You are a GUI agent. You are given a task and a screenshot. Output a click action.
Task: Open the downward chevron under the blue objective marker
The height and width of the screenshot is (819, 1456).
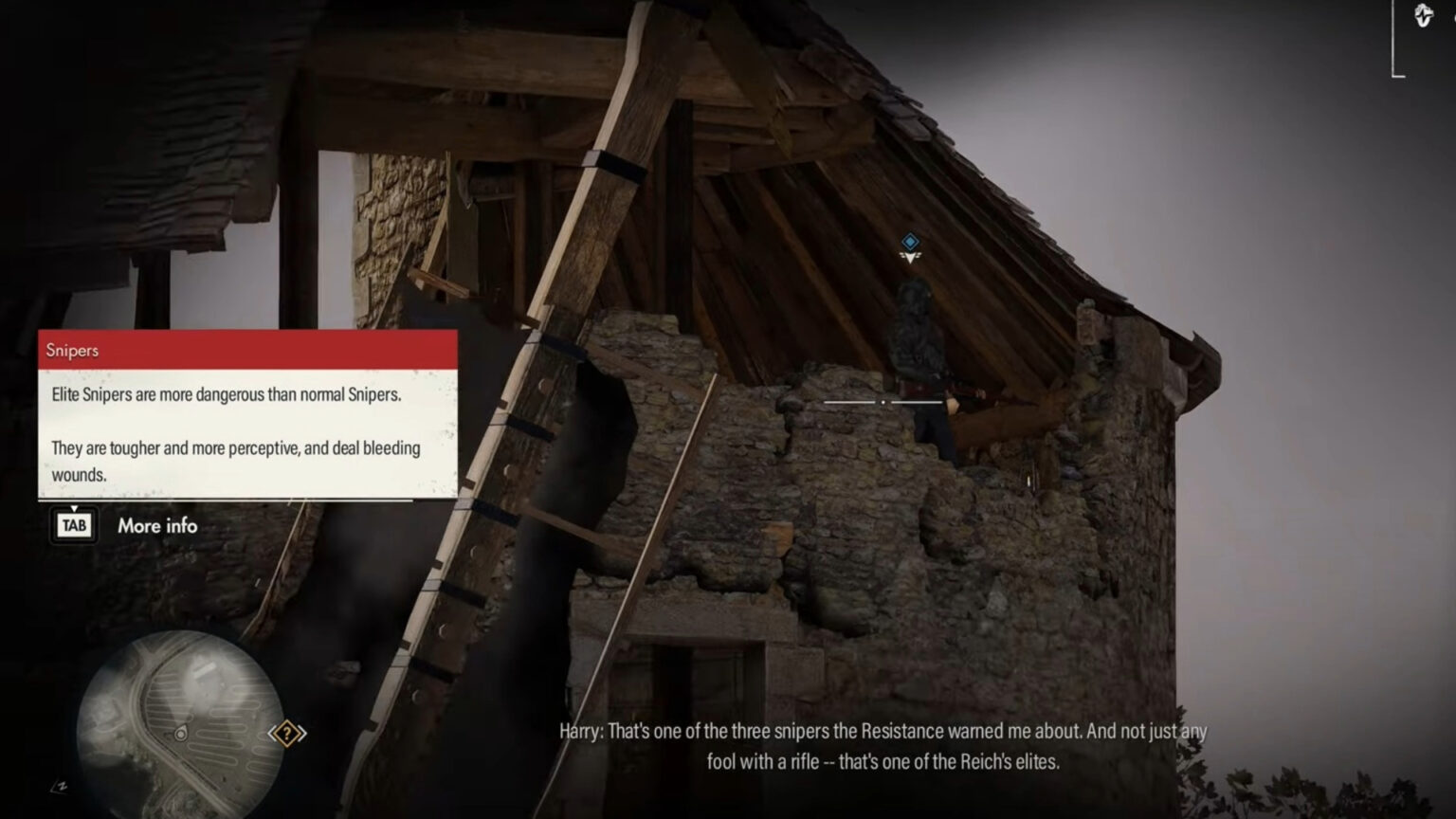coord(908,258)
